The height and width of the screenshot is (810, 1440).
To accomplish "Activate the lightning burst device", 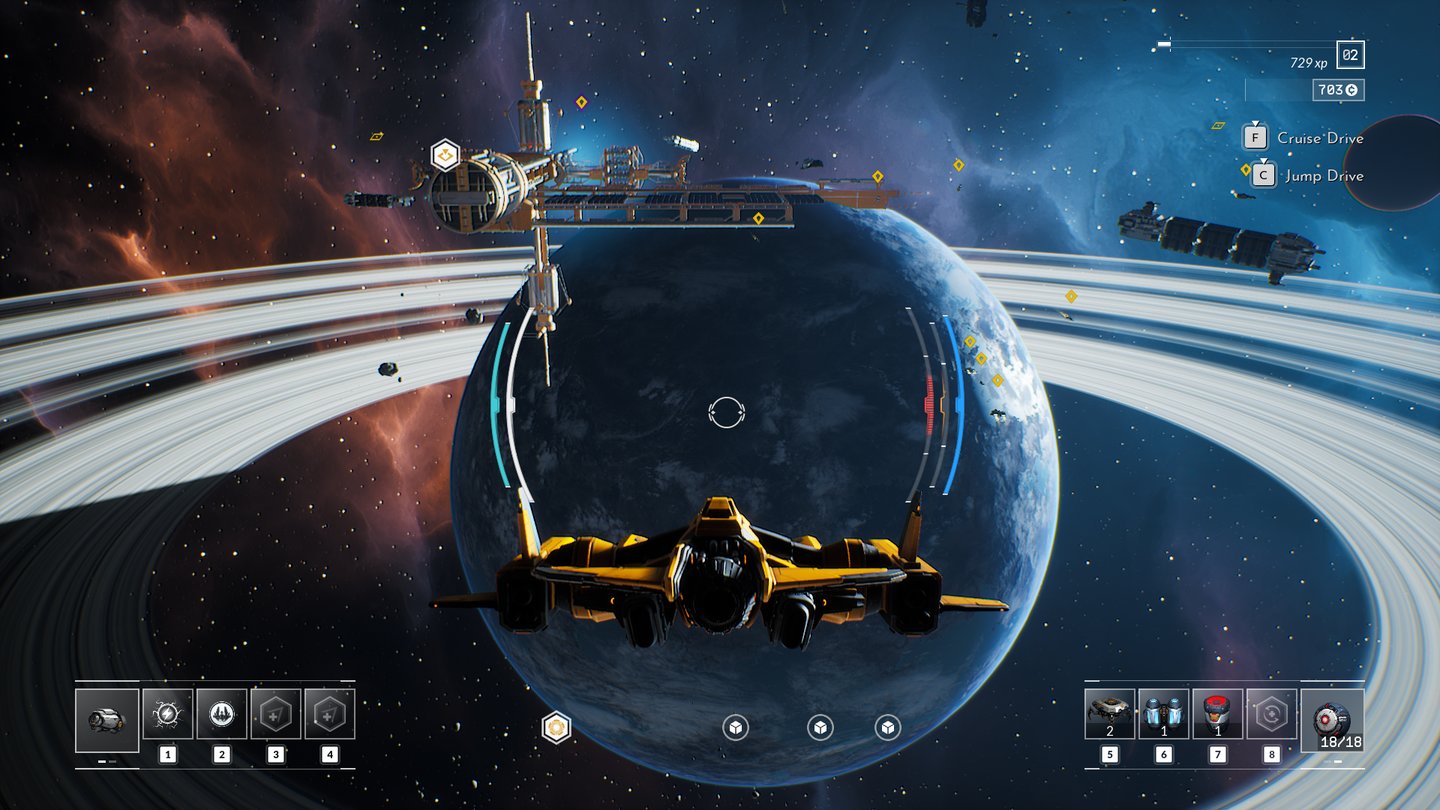I will click(167, 714).
